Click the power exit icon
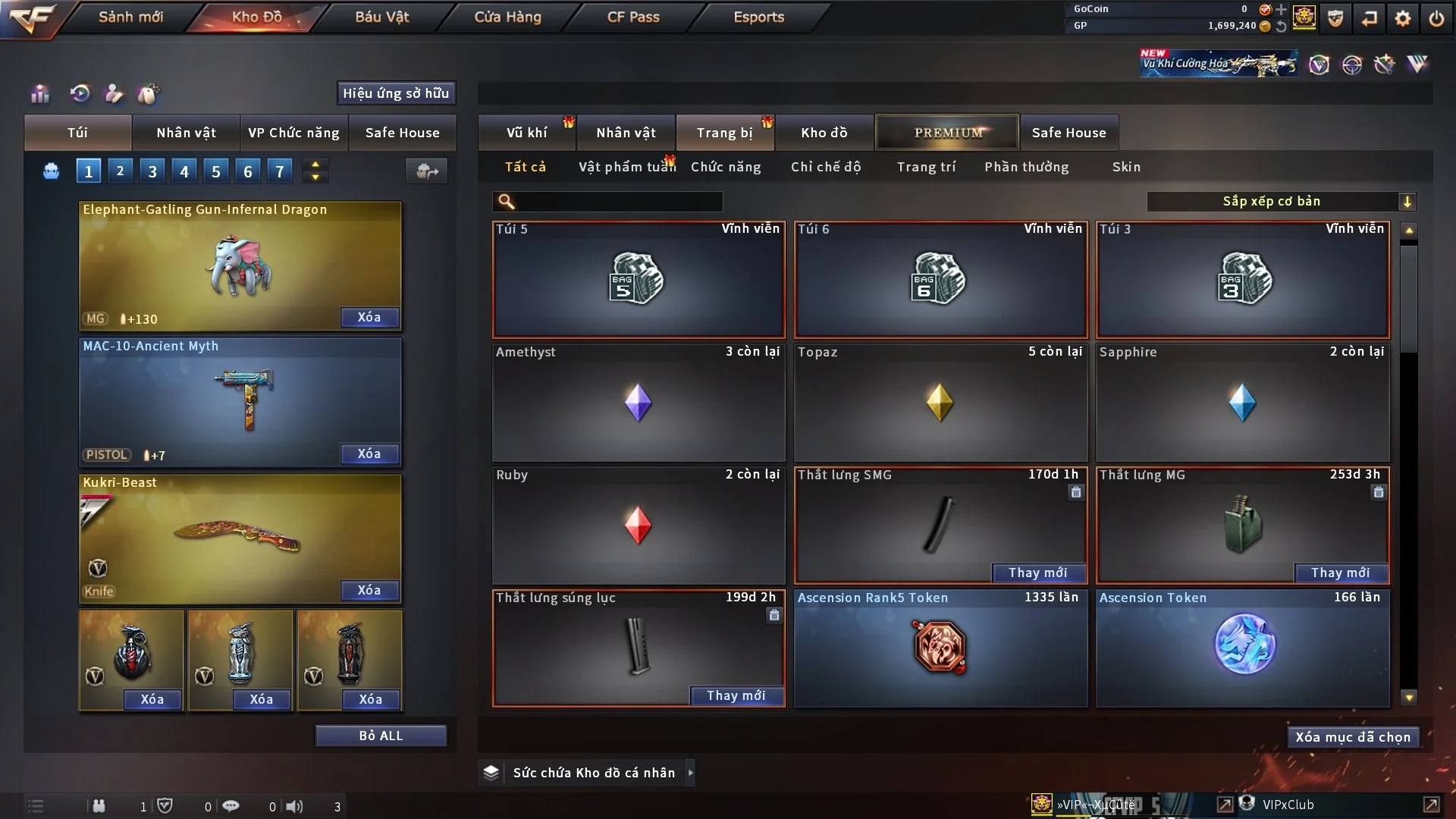 [1436, 18]
